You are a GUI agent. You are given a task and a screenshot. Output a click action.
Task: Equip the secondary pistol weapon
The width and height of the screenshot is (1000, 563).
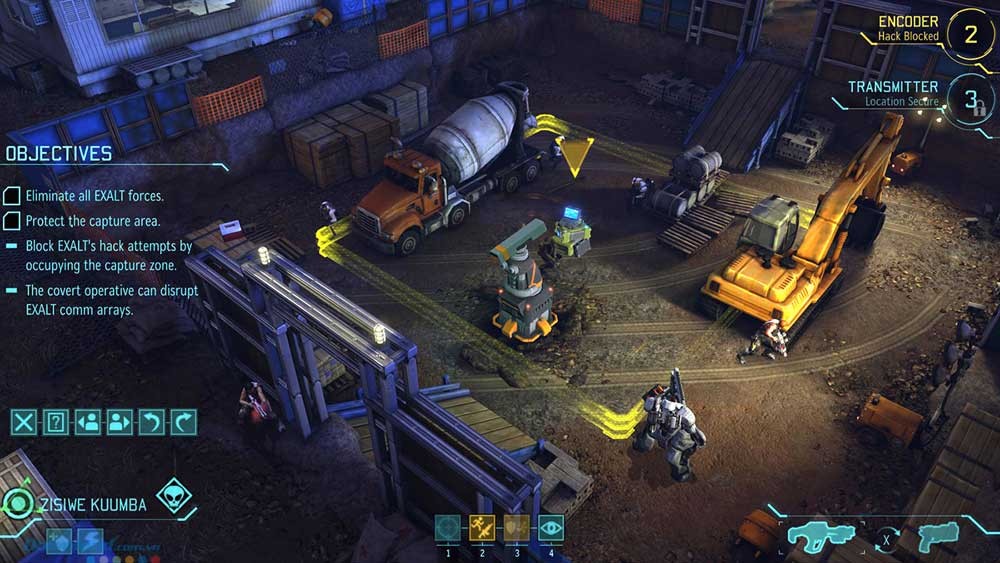938,534
